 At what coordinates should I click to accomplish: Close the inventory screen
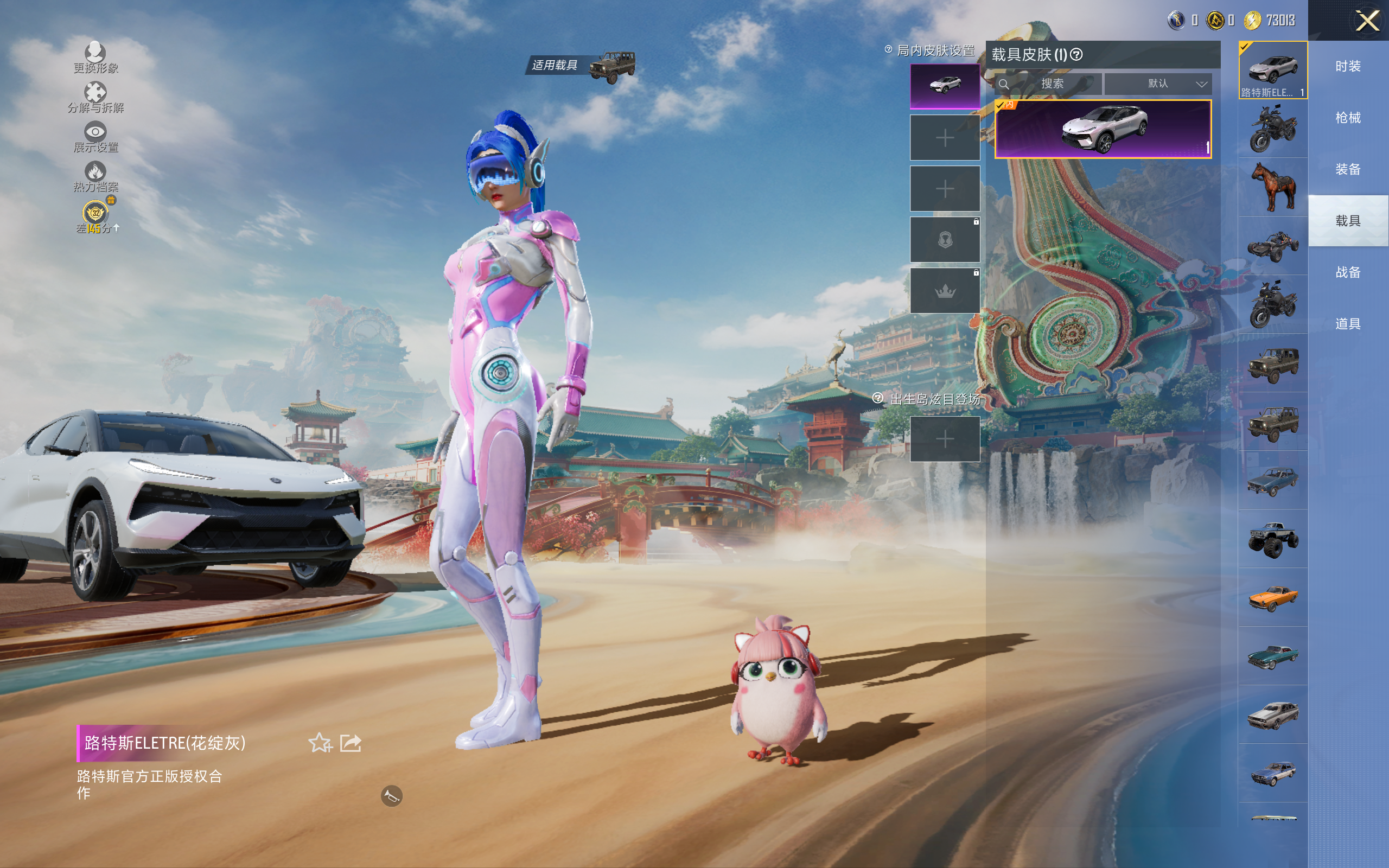[x=1367, y=21]
